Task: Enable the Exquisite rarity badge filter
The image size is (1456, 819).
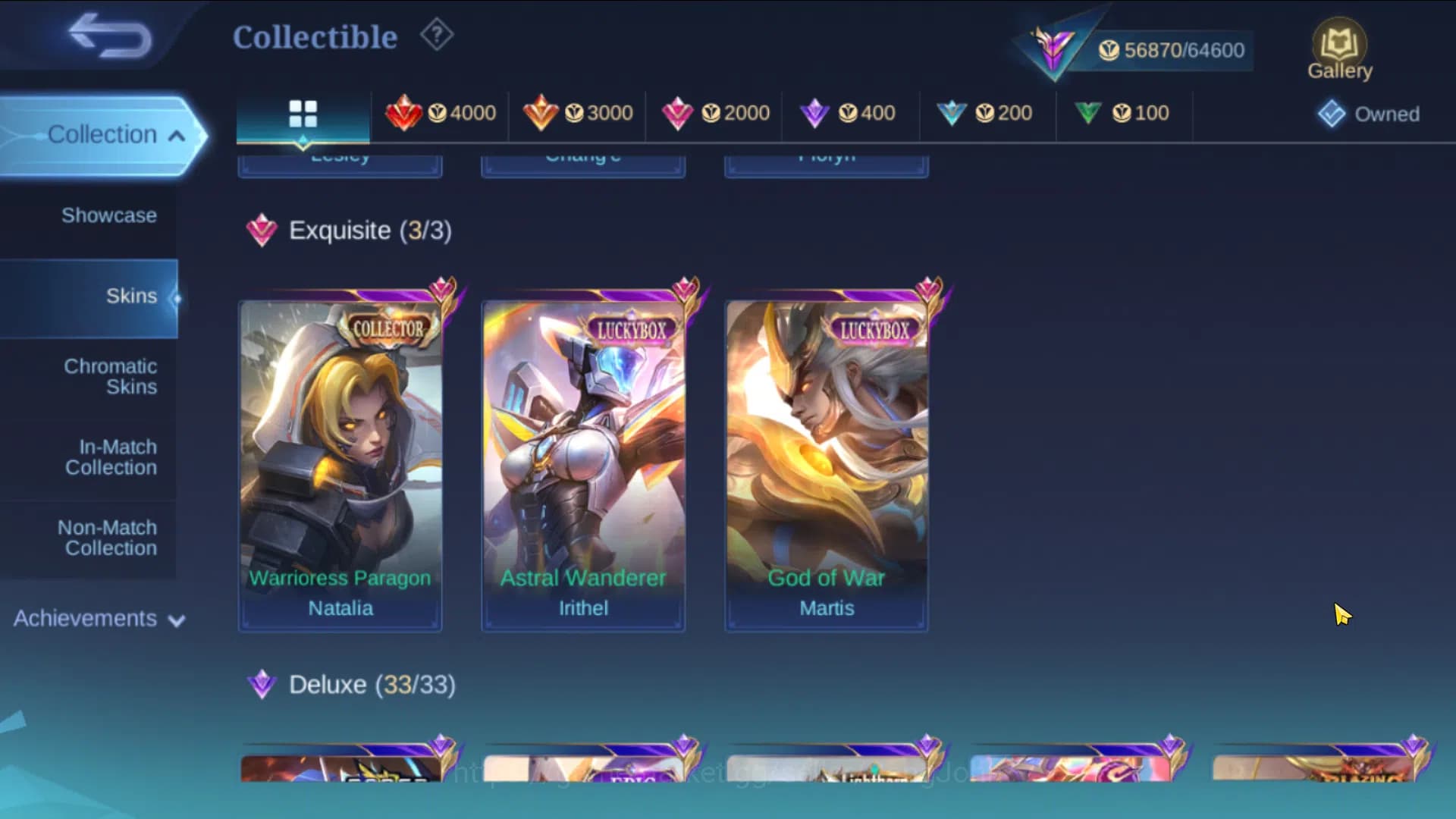Action: pos(262,231)
